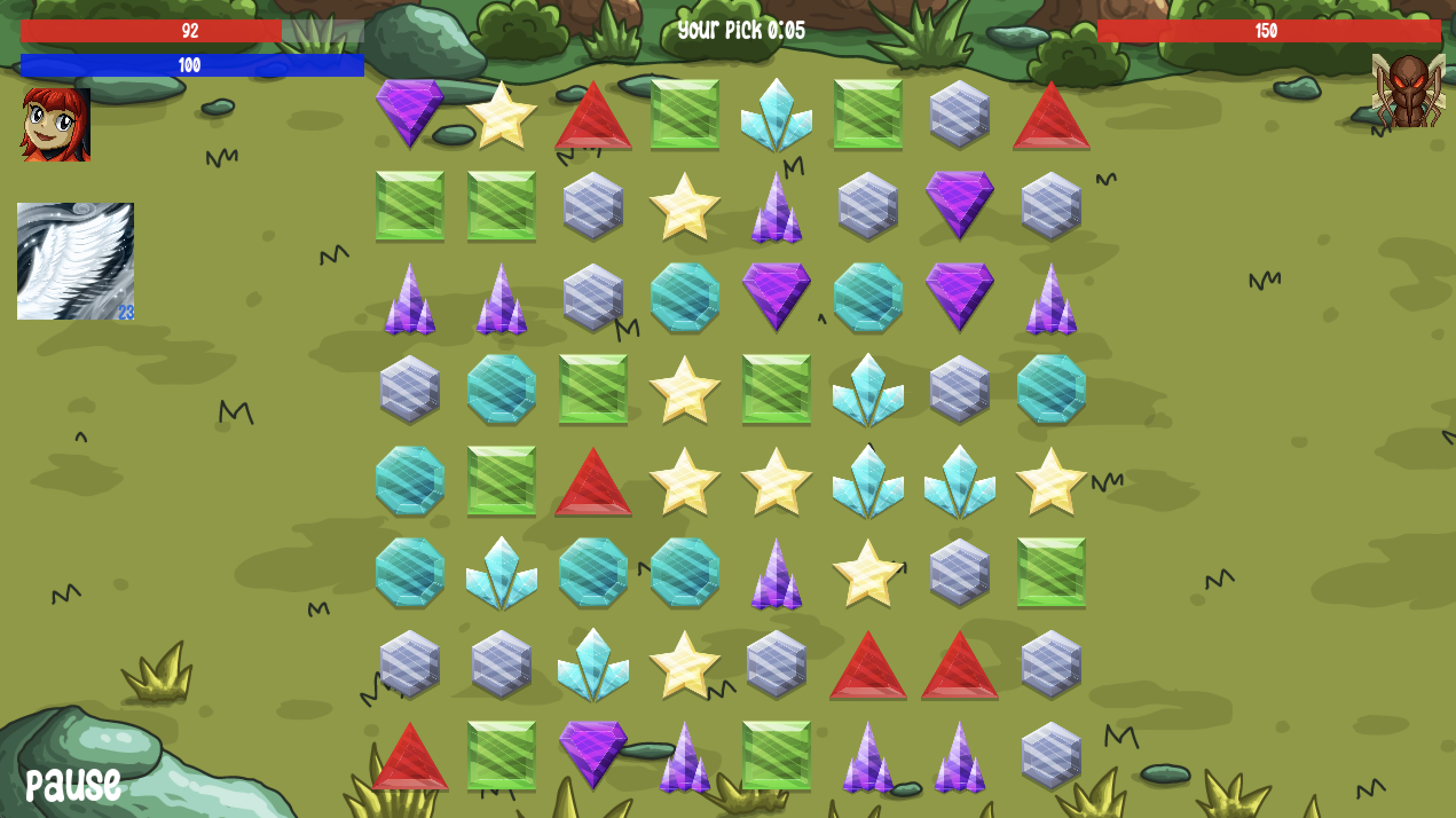1456x818 pixels.
Task: Click the green square gem in the second row
Action: pyautogui.click(x=411, y=212)
